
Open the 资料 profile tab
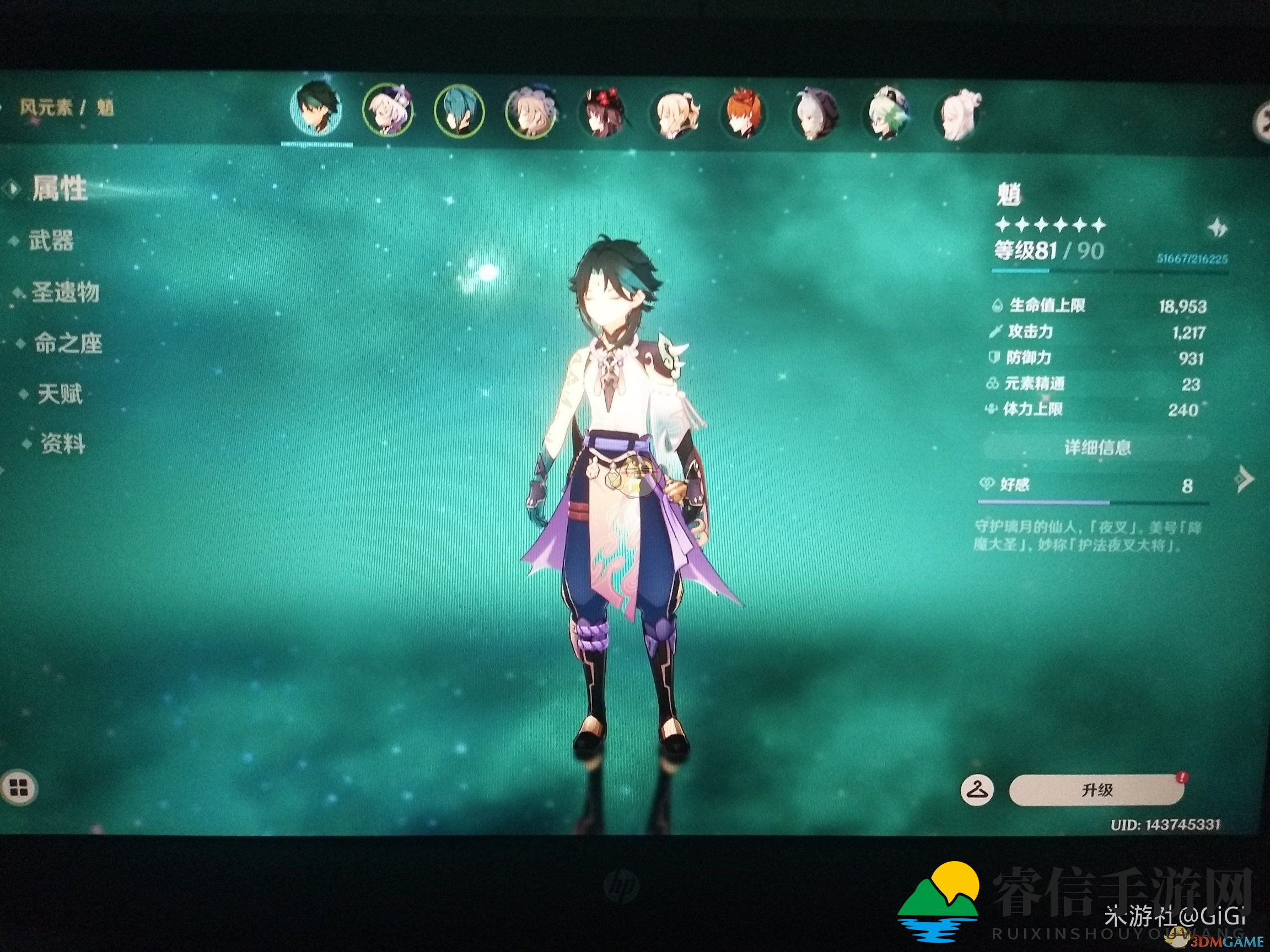(x=62, y=444)
